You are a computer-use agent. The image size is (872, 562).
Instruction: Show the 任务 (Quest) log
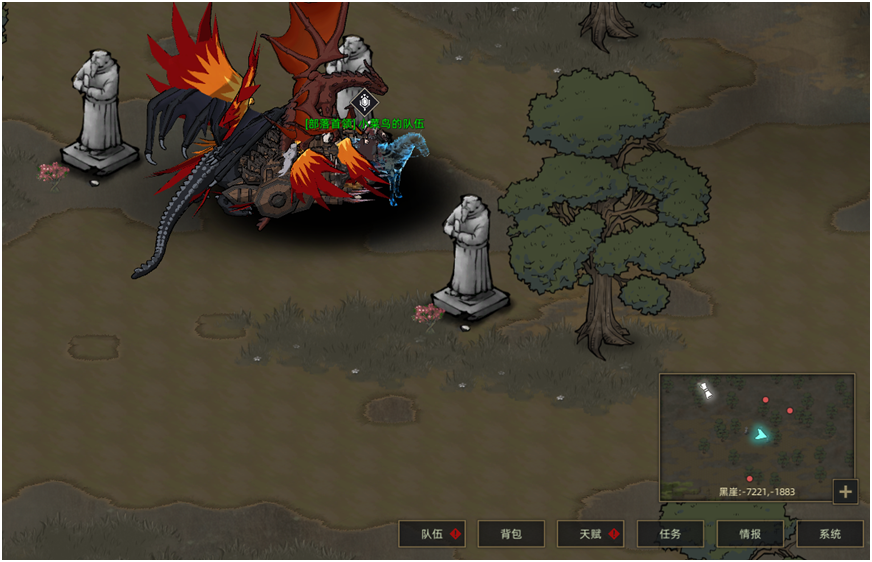click(670, 534)
